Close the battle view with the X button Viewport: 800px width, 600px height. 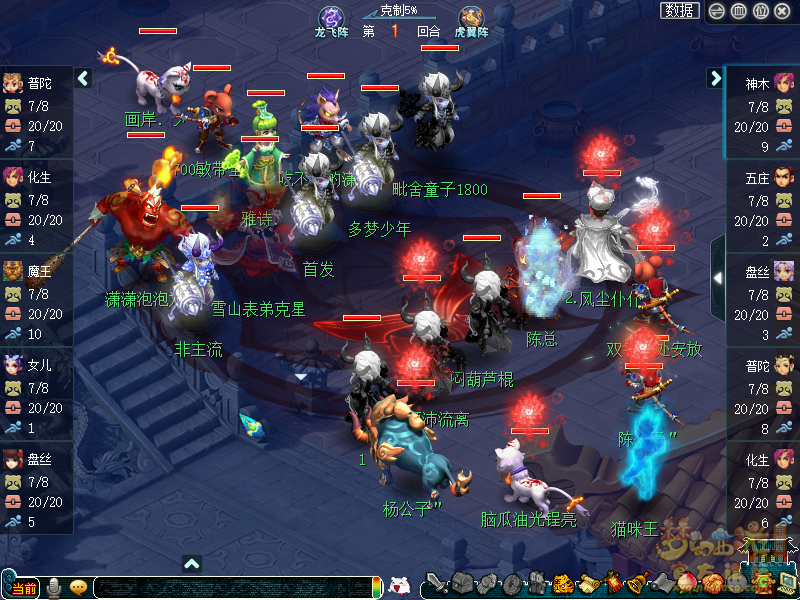[x=783, y=11]
